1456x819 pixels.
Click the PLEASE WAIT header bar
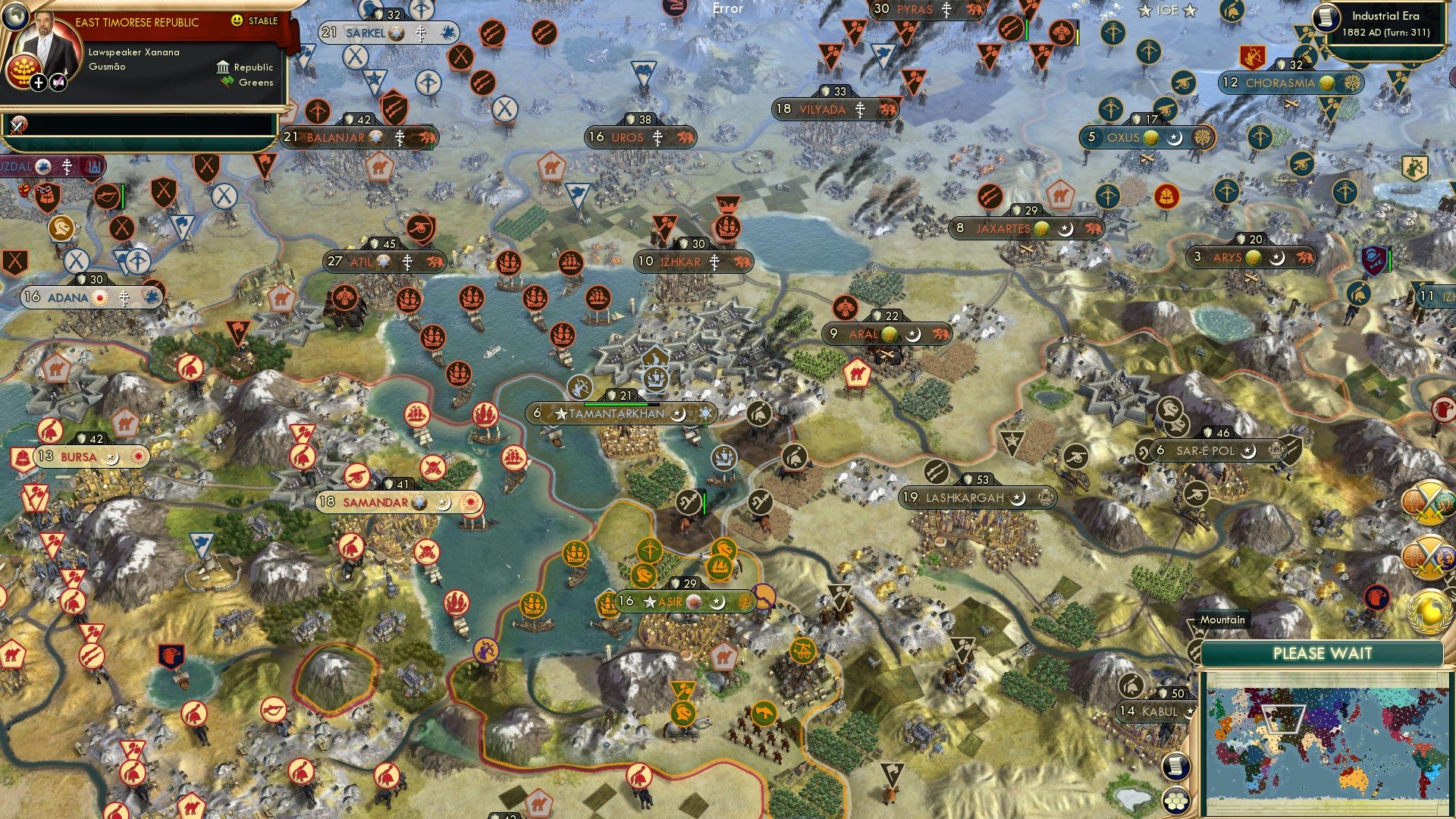coord(1323,653)
